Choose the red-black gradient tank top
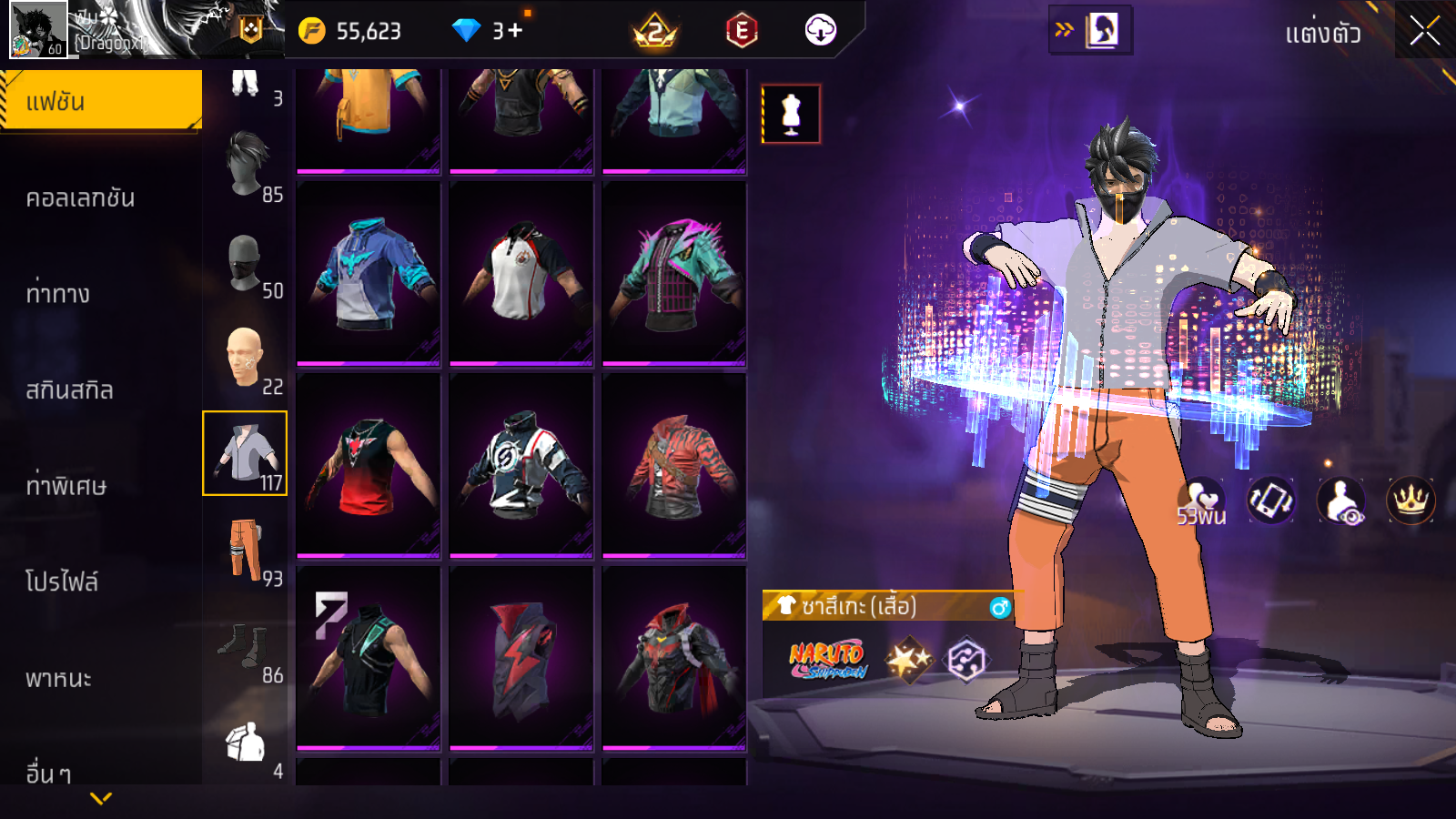 tap(368, 465)
